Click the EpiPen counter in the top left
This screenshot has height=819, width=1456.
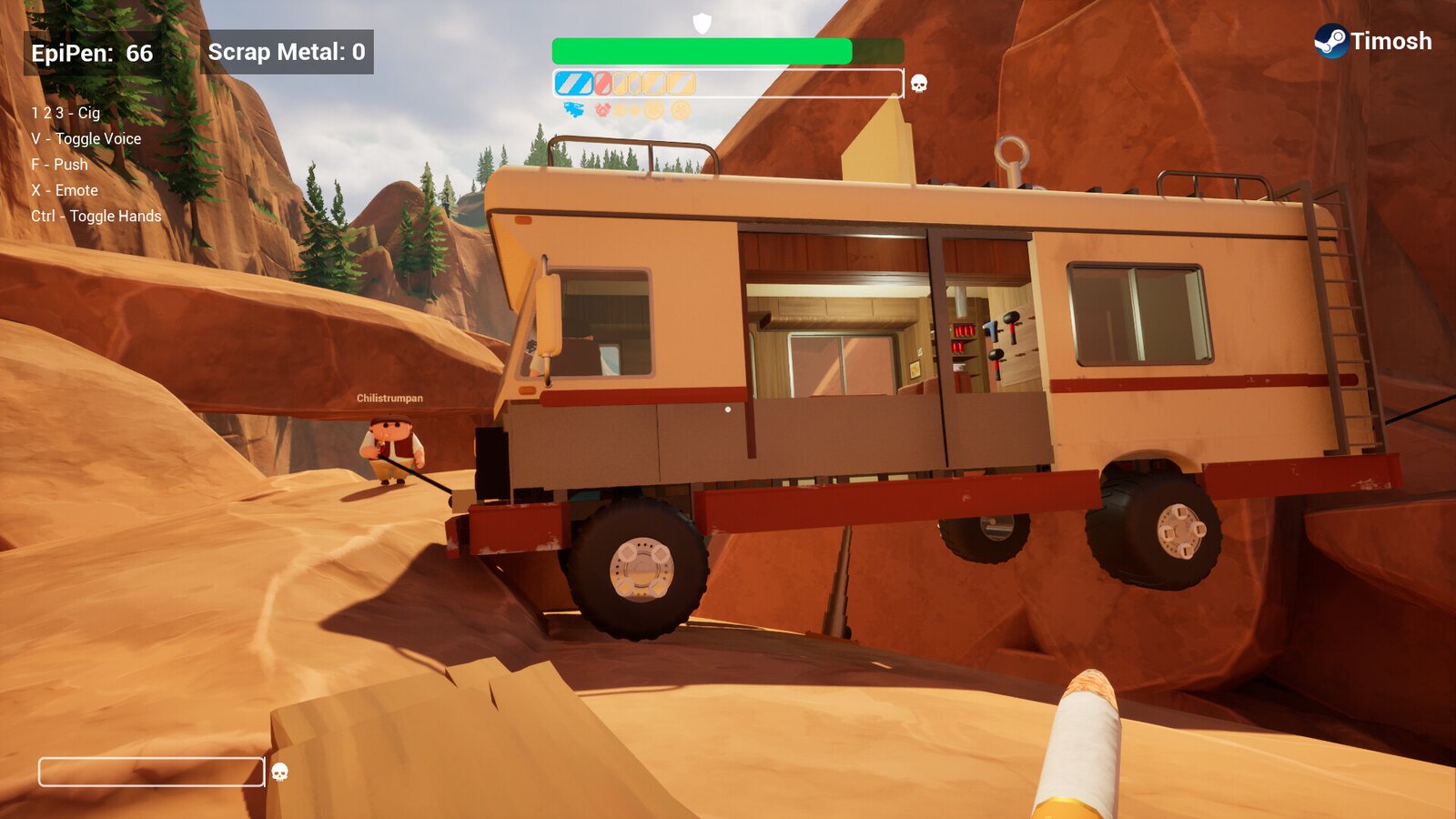coord(91,52)
